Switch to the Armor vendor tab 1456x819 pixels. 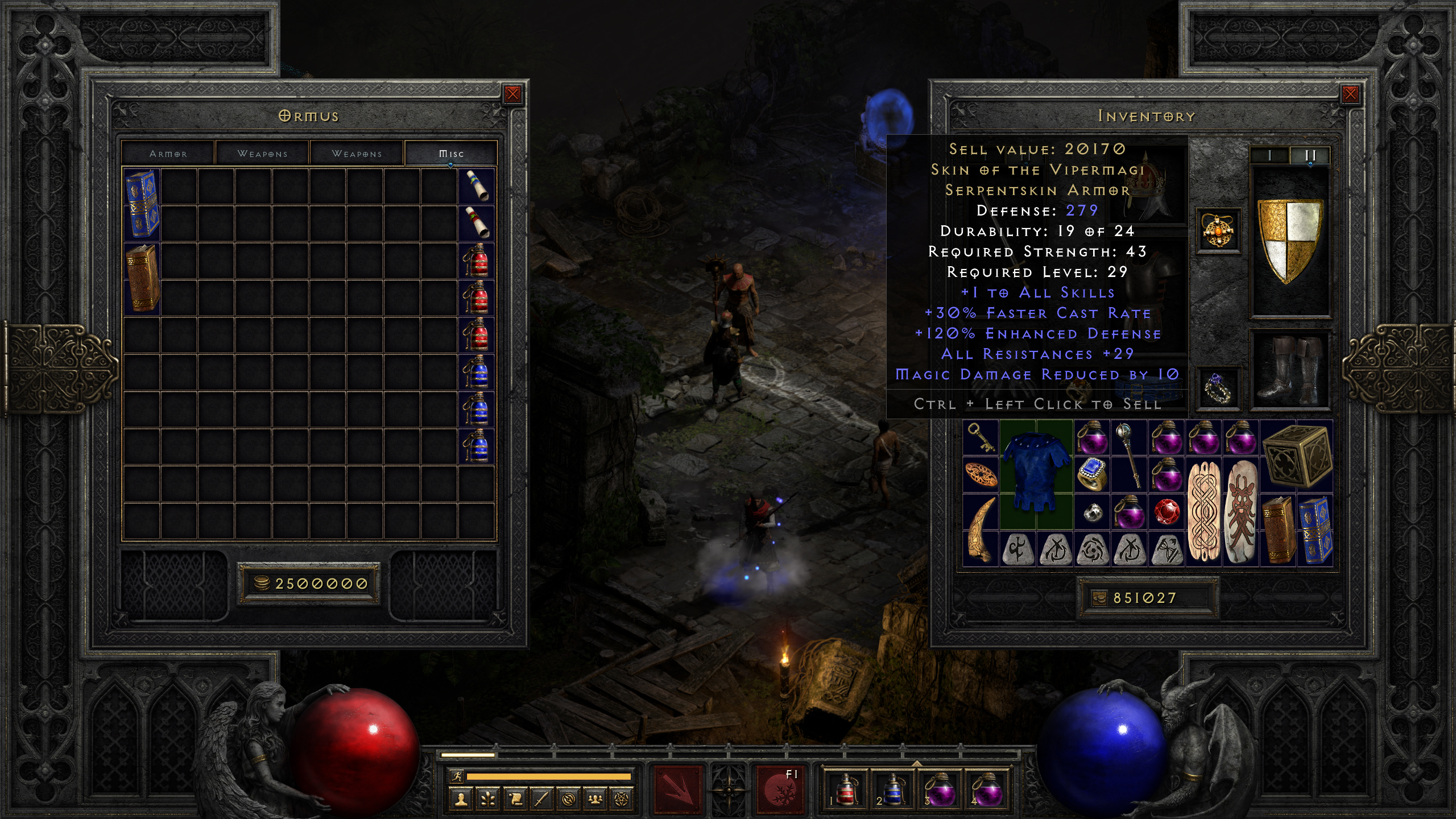[x=168, y=154]
